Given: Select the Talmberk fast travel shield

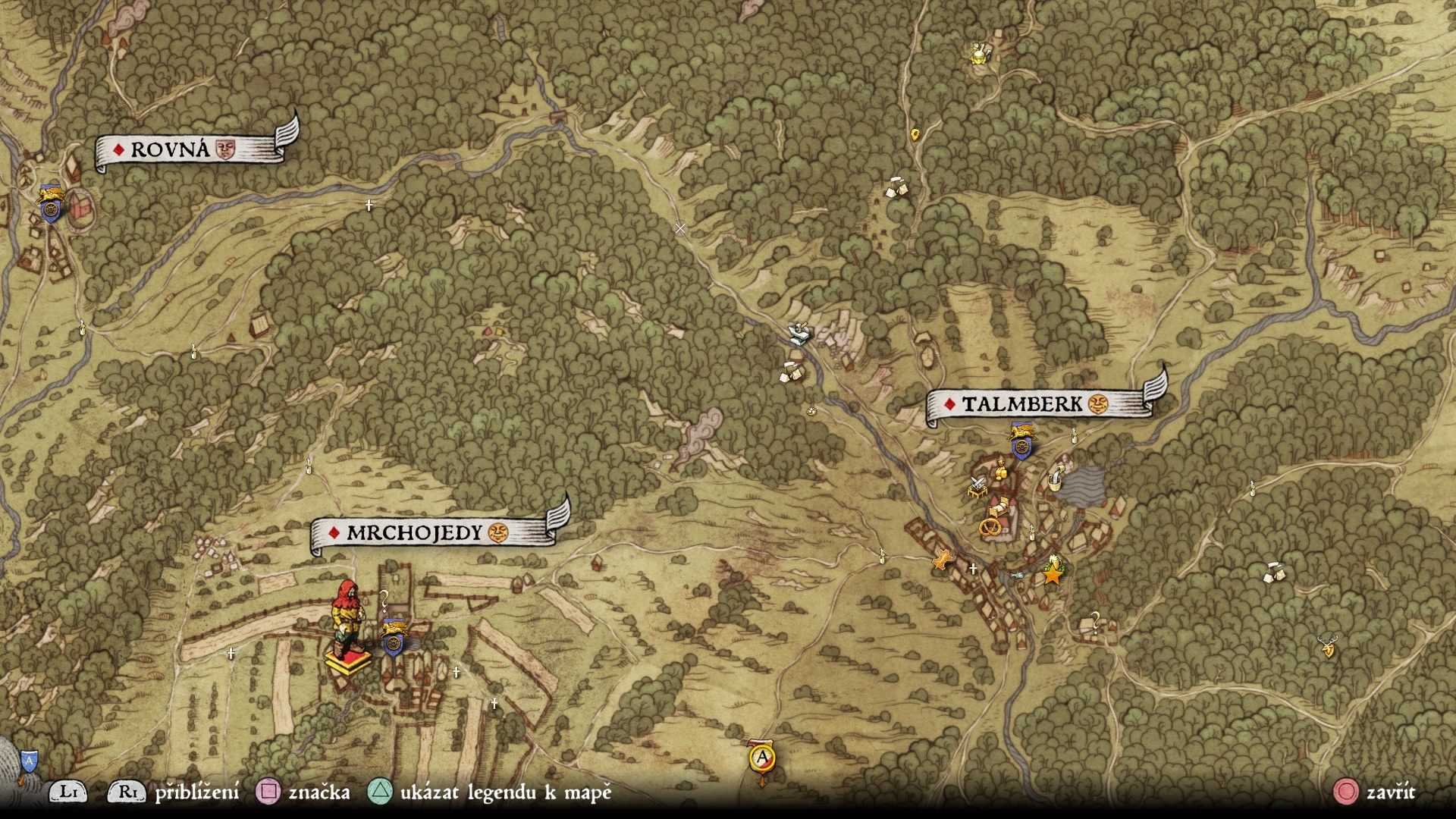Looking at the screenshot, I should [1021, 445].
